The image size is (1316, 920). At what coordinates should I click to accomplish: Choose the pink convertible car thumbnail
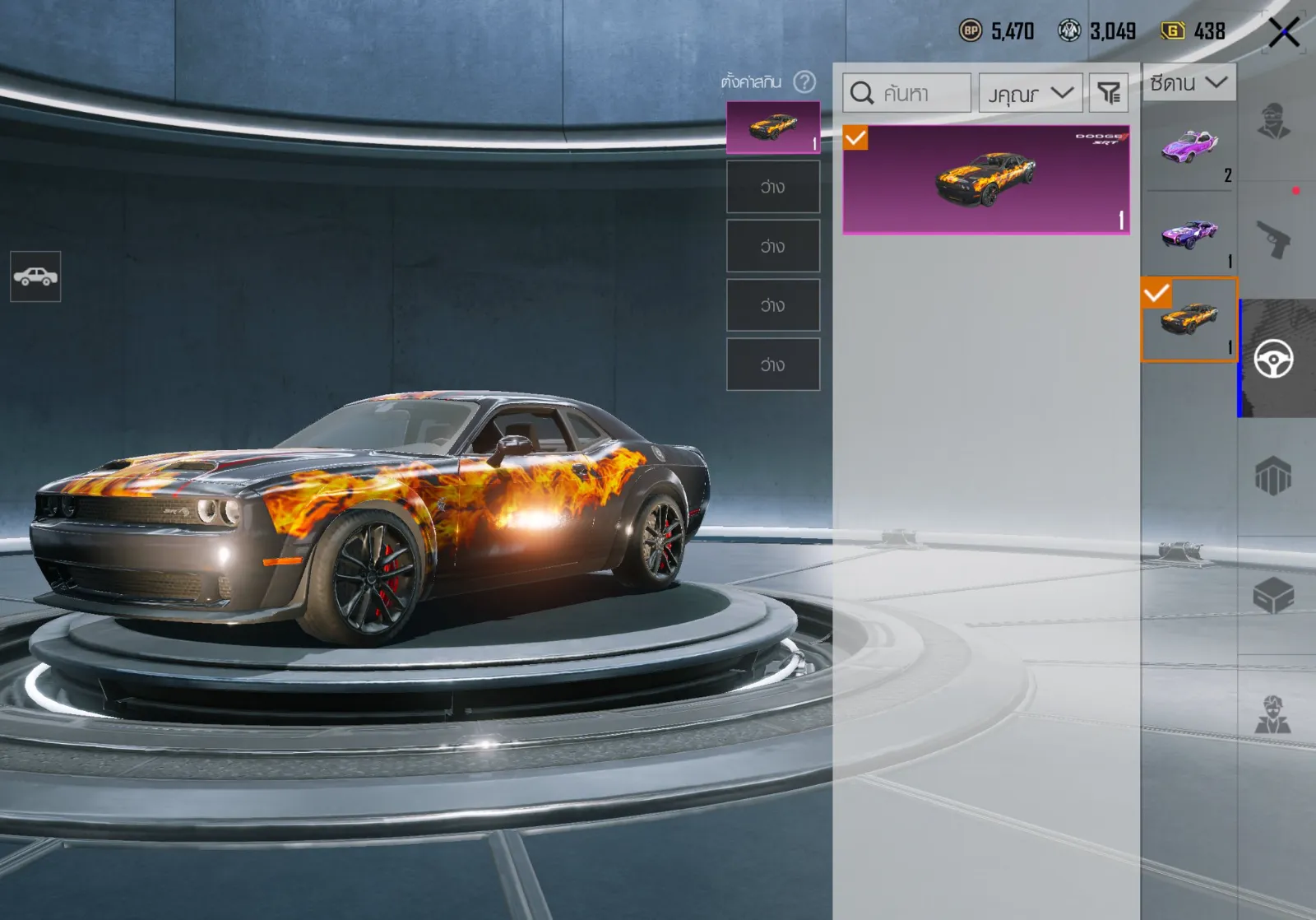tap(1189, 148)
